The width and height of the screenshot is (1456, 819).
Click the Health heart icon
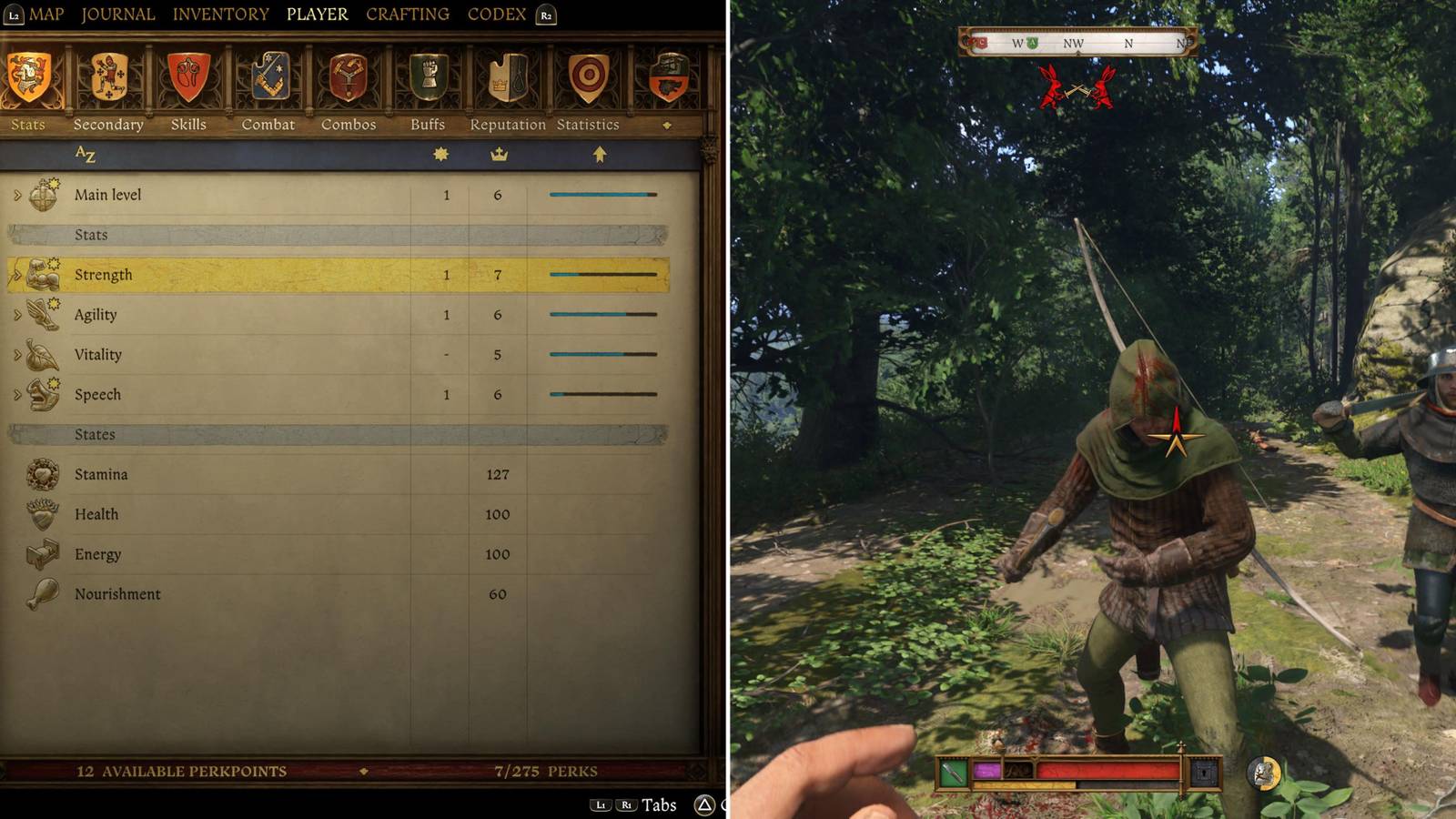(x=40, y=514)
